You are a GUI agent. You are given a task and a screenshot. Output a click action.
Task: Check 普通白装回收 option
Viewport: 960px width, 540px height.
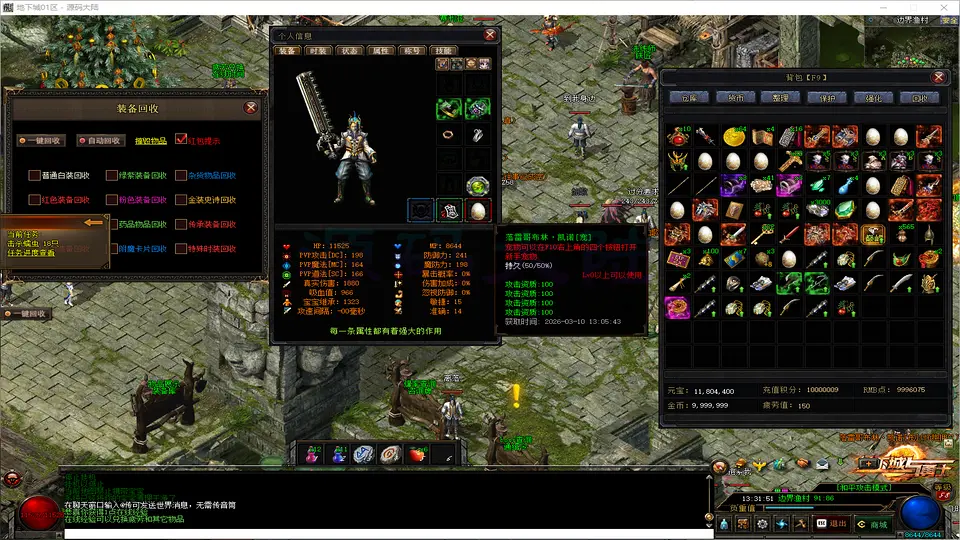[35, 175]
